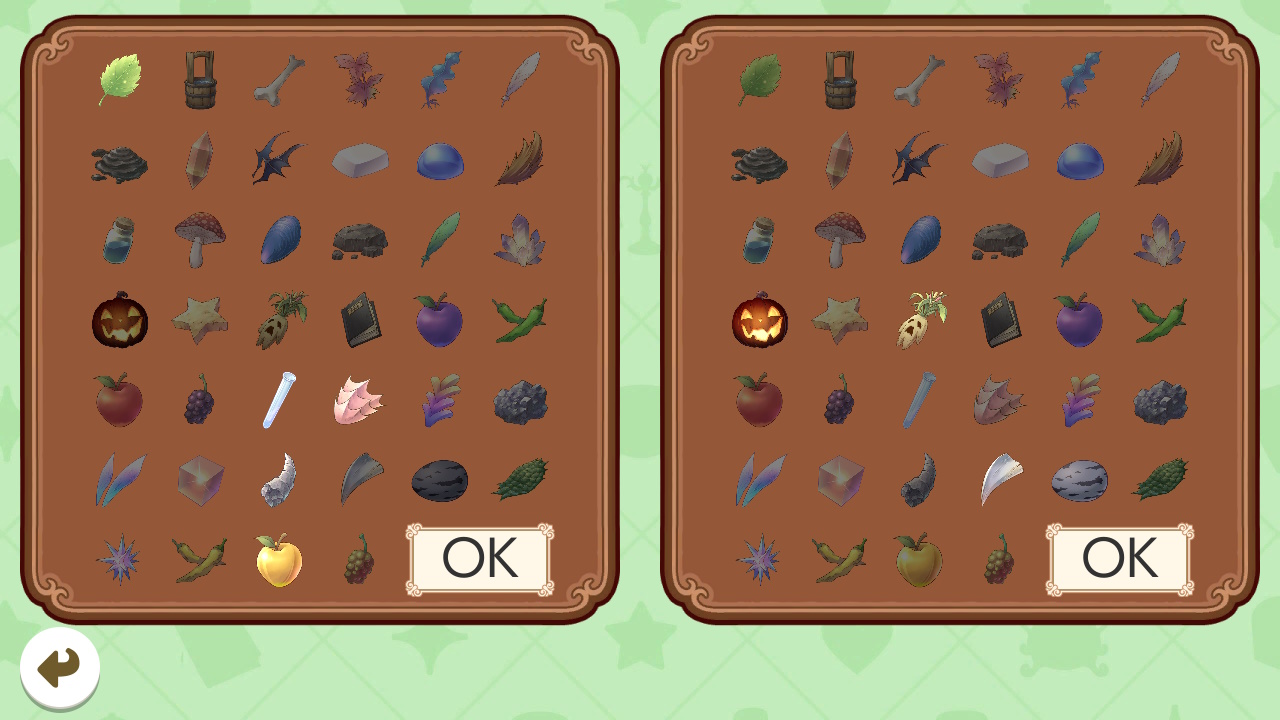Viewport: 1280px width, 720px height.
Task: Click the purple crystal cluster item
Action: 518,240
